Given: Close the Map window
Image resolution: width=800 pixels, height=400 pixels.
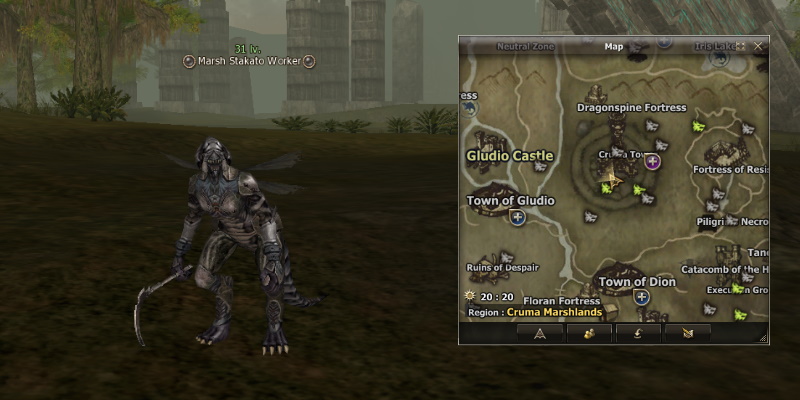Looking at the screenshot, I should [x=758, y=46].
